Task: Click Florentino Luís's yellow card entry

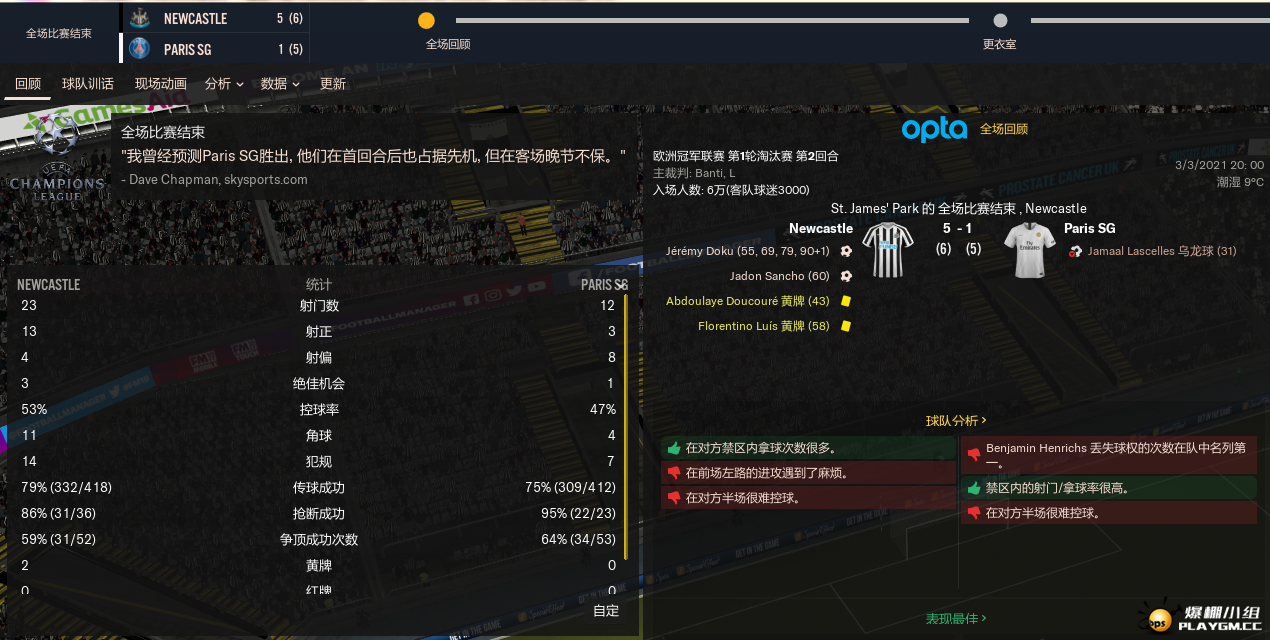Action: point(764,326)
